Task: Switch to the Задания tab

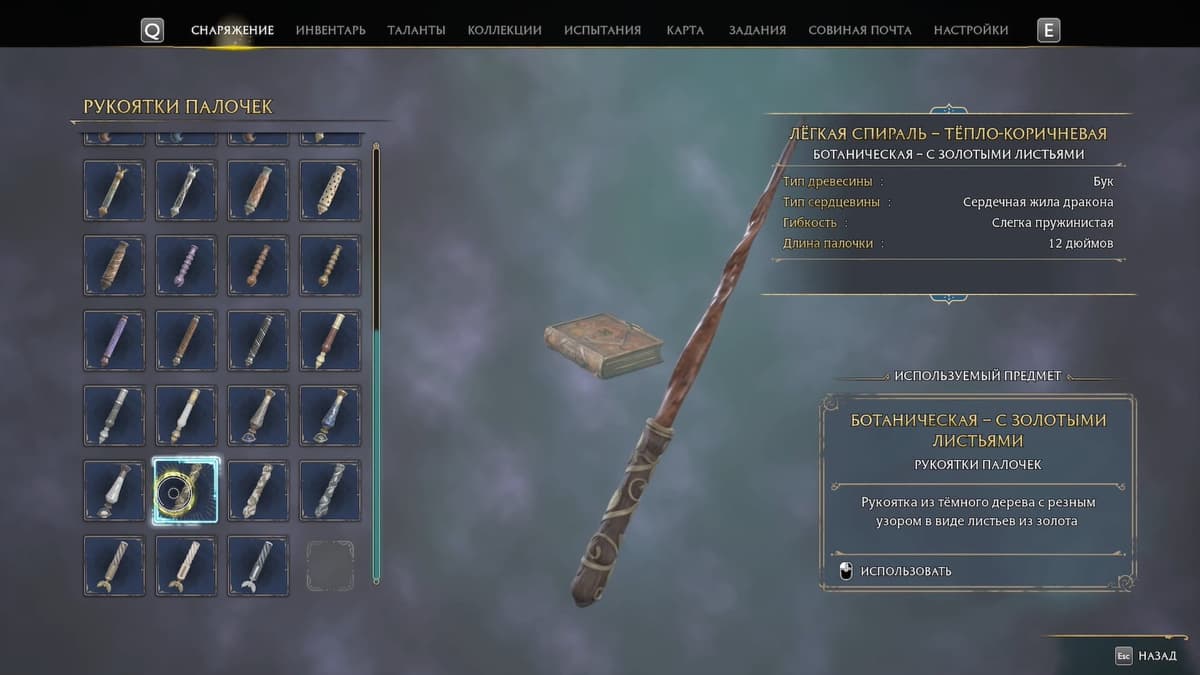Action: coord(757,30)
